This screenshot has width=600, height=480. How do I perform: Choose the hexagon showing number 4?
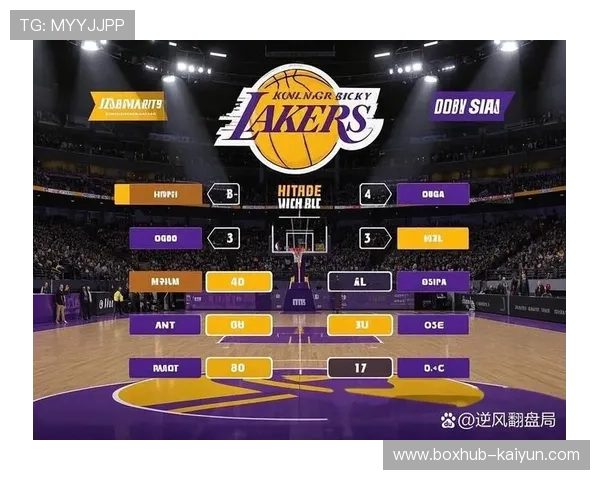coord(374,194)
